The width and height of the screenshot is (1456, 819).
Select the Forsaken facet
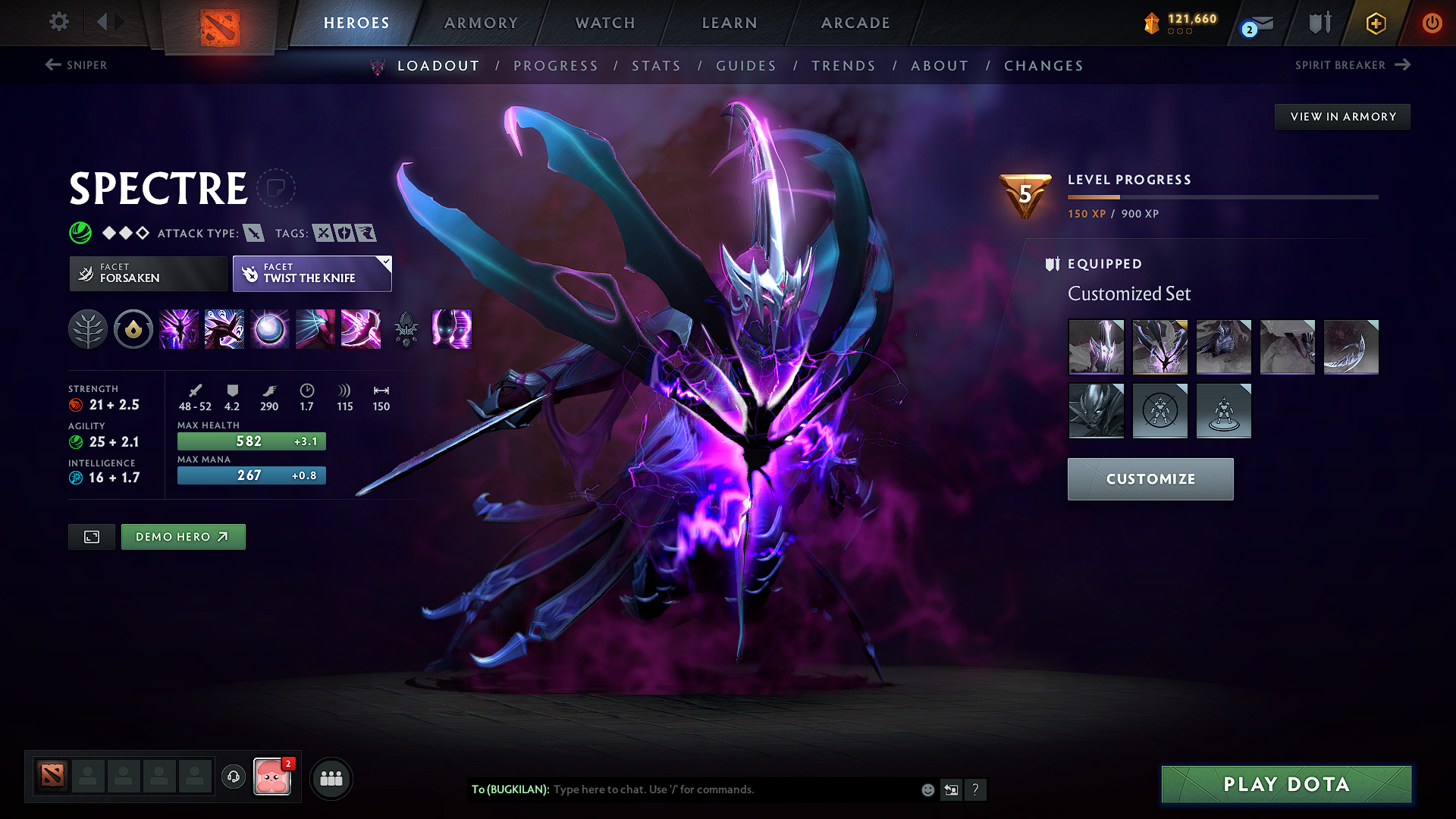(147, 273)
